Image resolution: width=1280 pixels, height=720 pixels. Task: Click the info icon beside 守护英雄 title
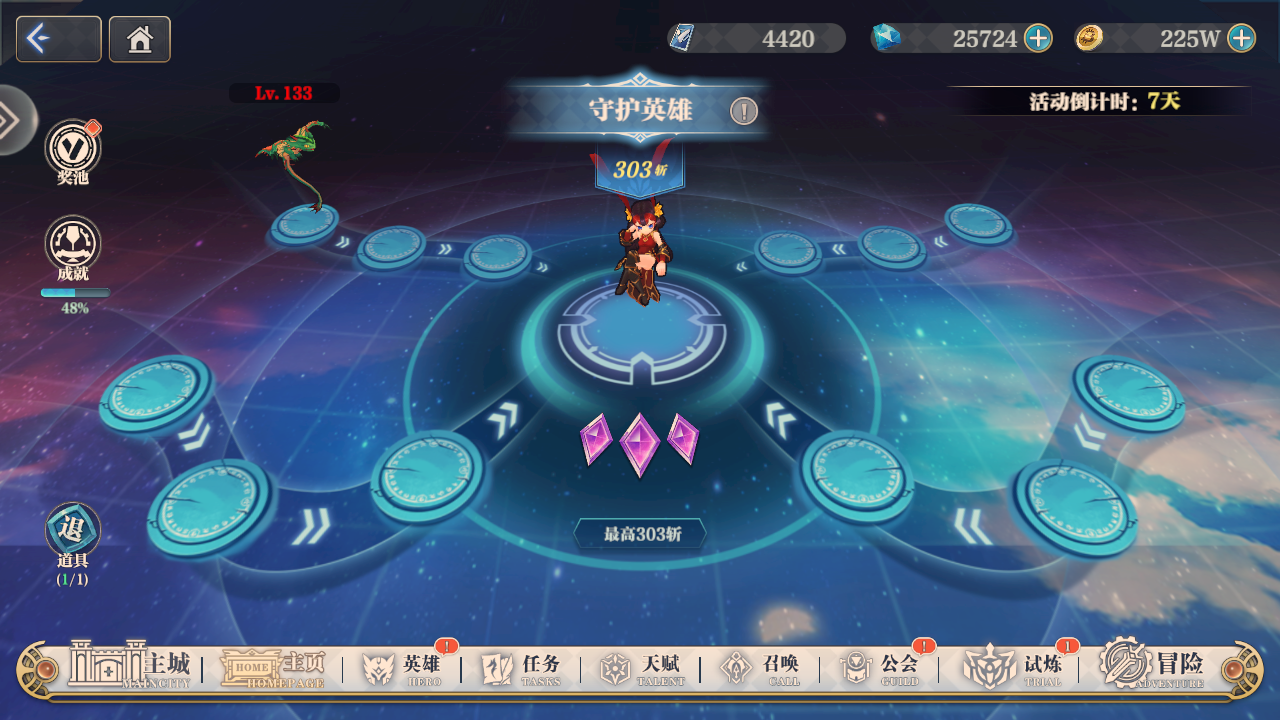pyautogui.click(x=745, y=112)
